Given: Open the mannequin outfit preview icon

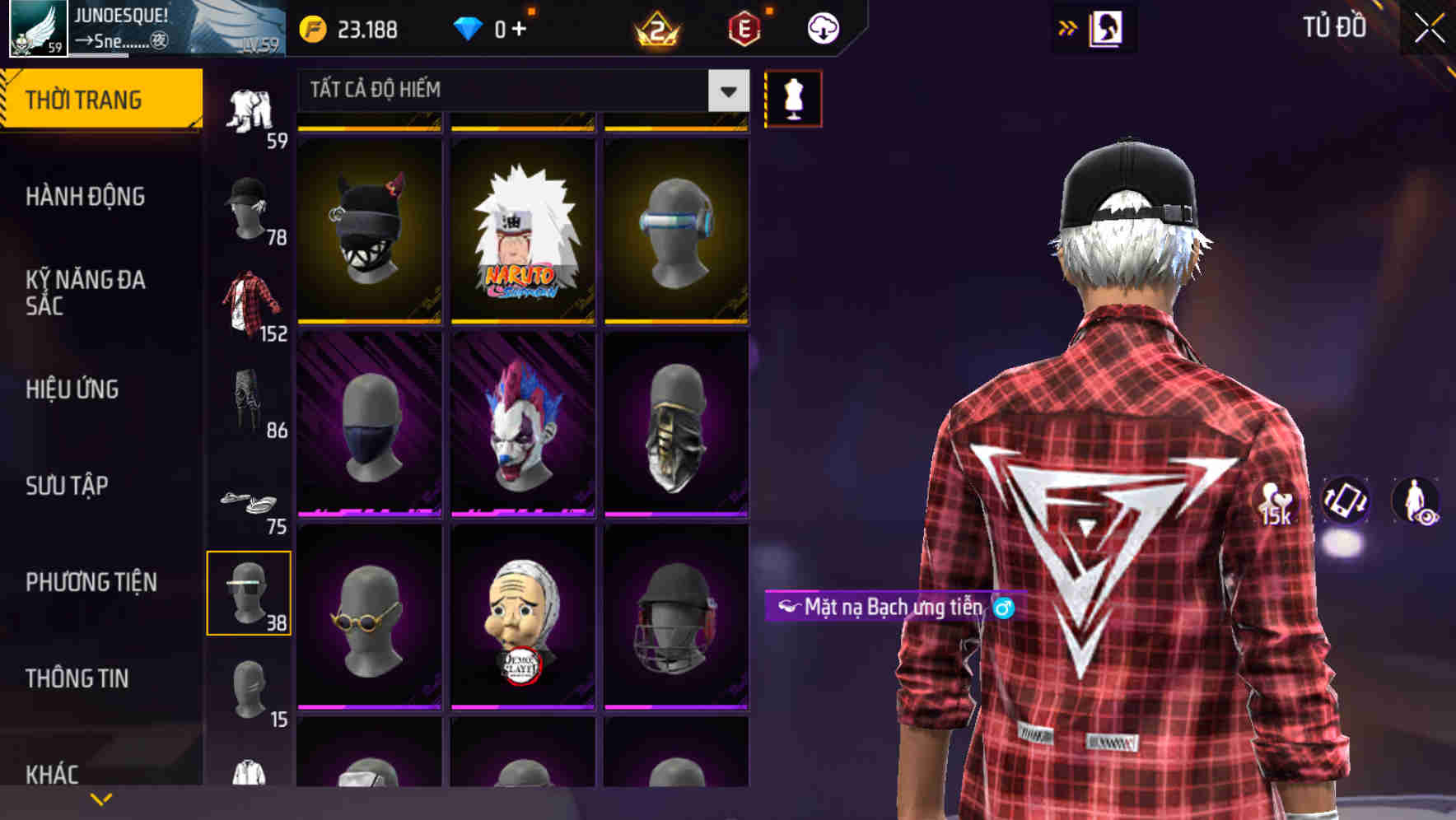Looking at the screenshot, I should (793, 98).
